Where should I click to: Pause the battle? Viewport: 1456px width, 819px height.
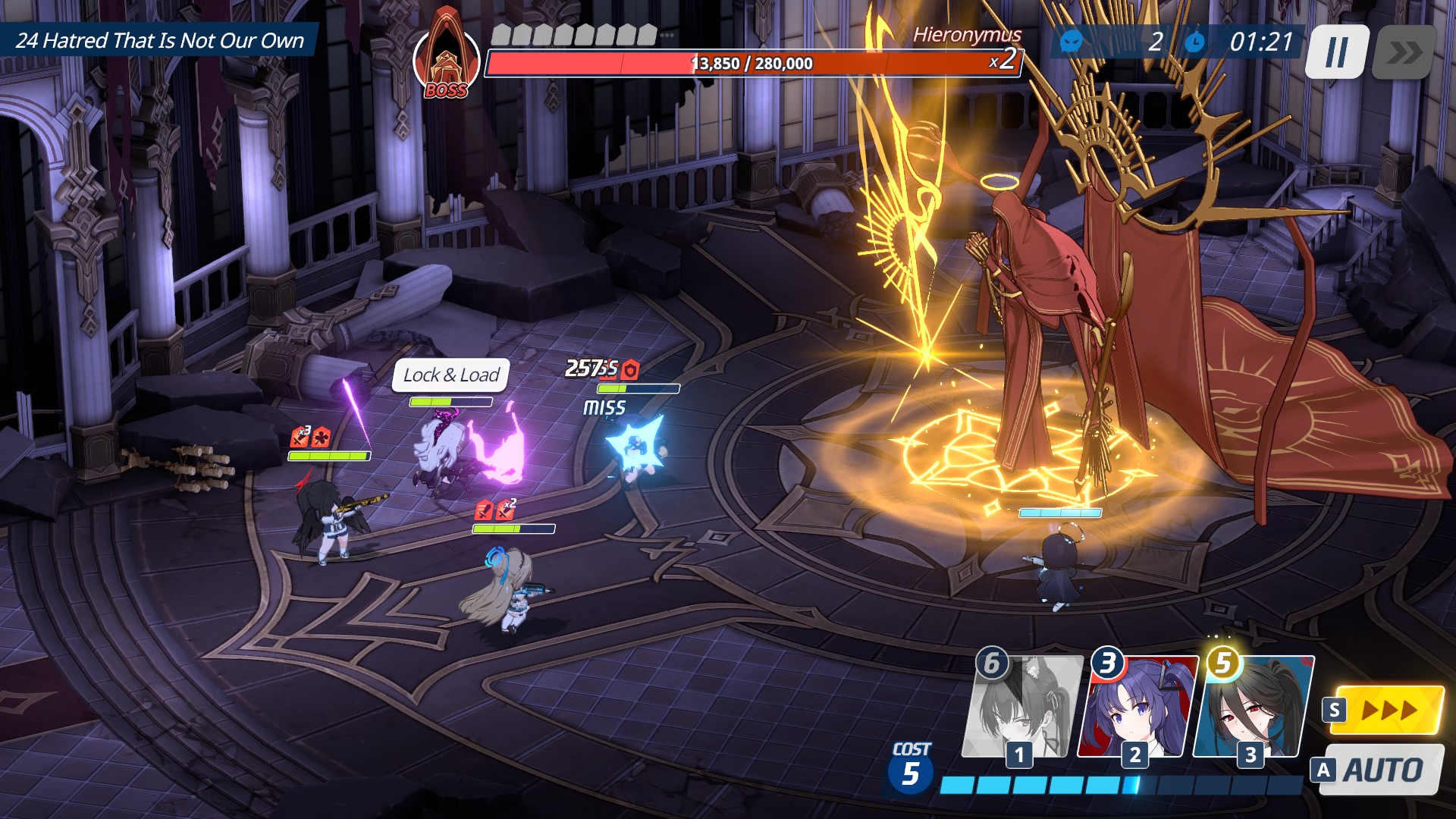tap(1336, 52)
